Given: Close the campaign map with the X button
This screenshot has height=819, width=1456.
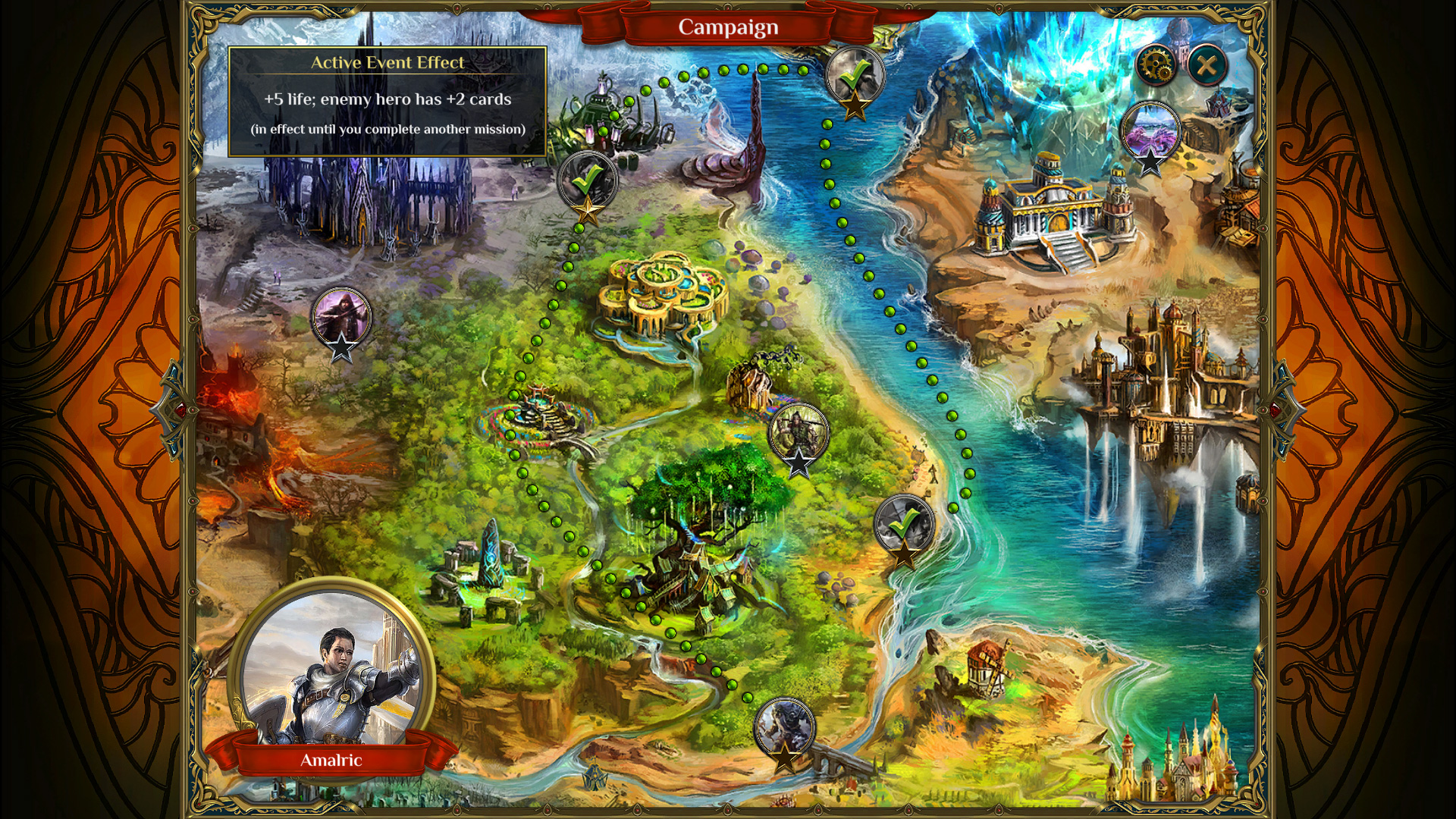Looking at the screenshot, I should coord(1207,64).
